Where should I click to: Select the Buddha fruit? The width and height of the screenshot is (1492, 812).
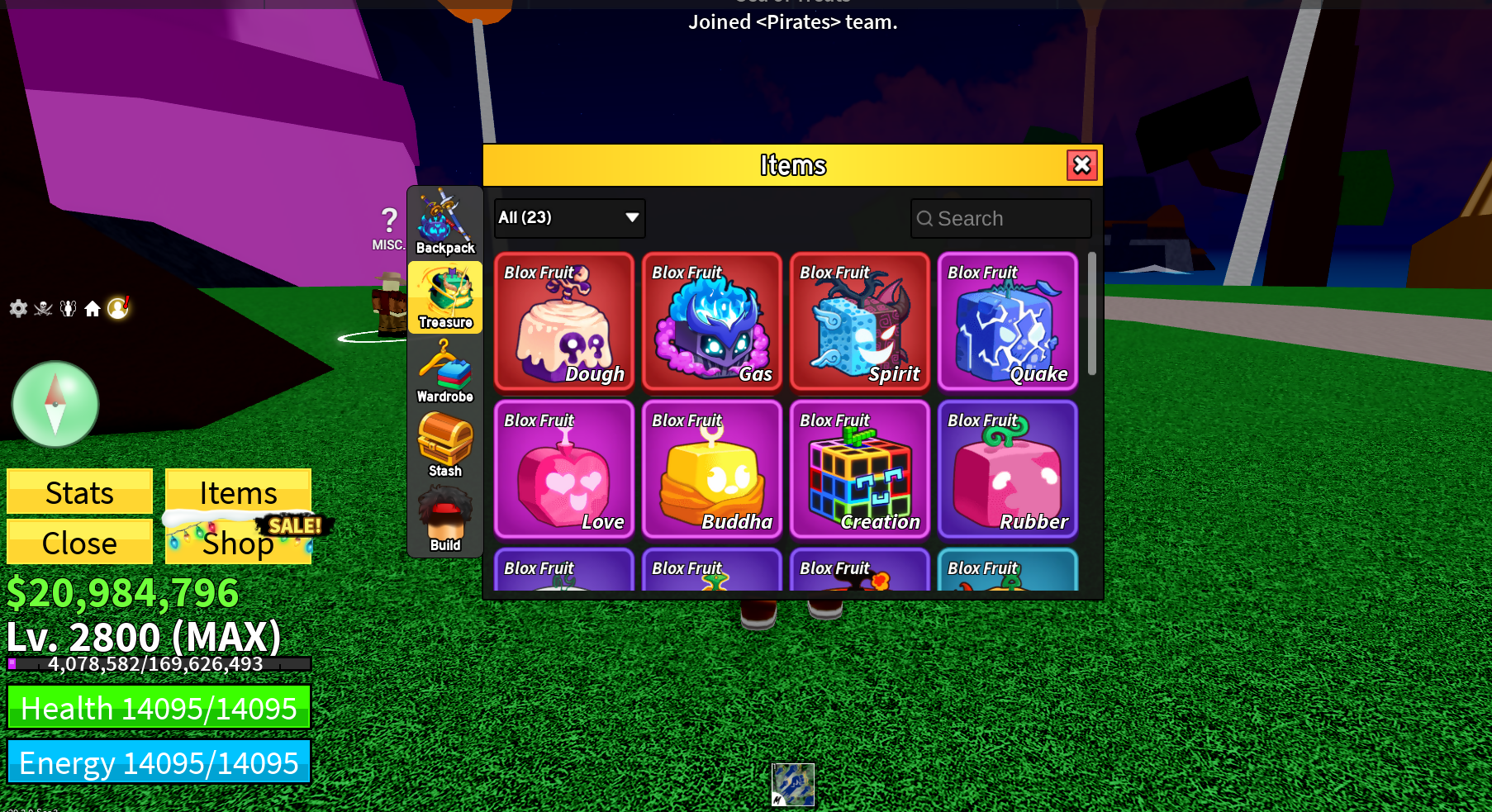pyautogui.click(x=711, y=469)
